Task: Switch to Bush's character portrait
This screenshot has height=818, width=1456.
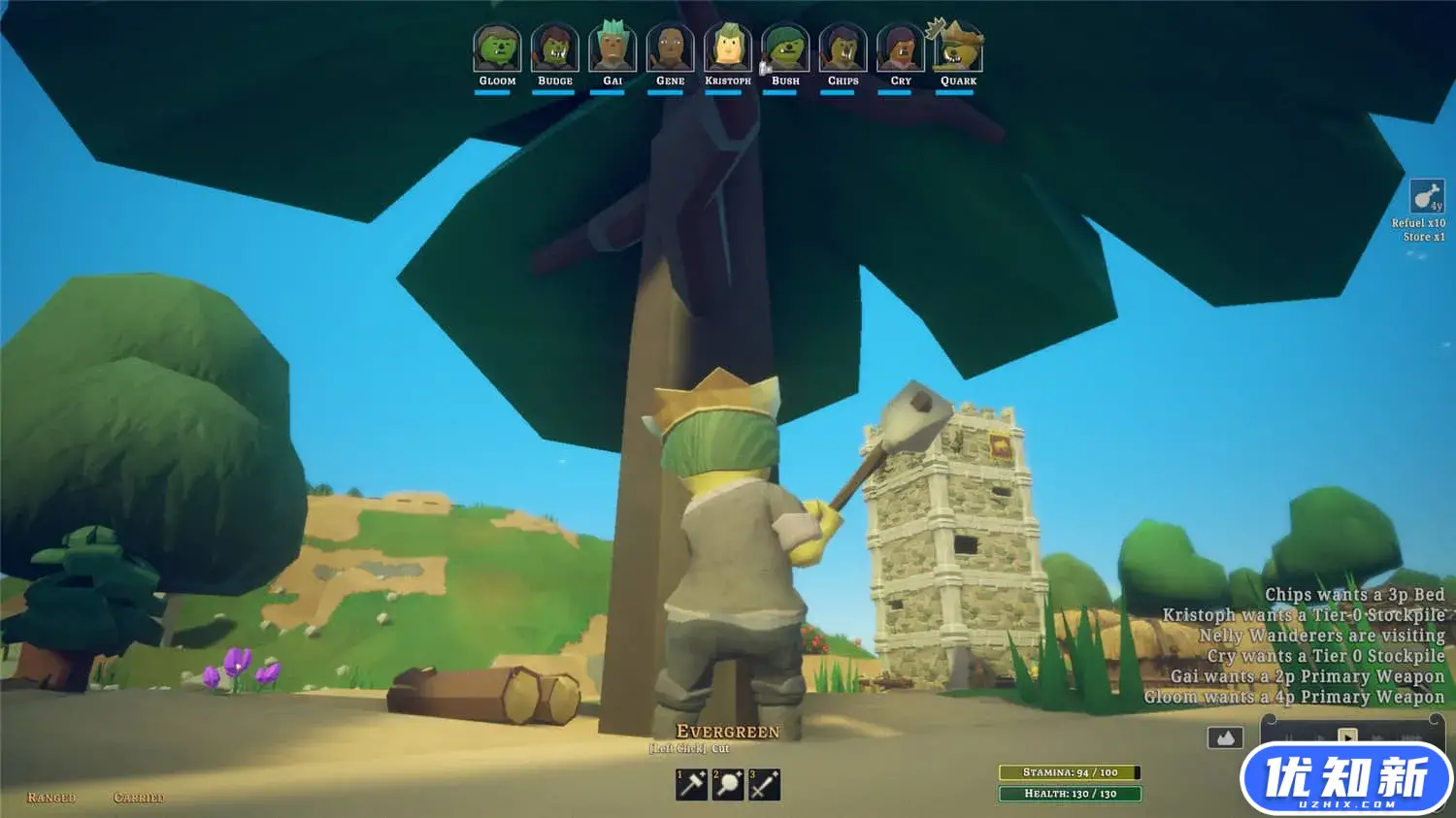Action: click(785, 49)
